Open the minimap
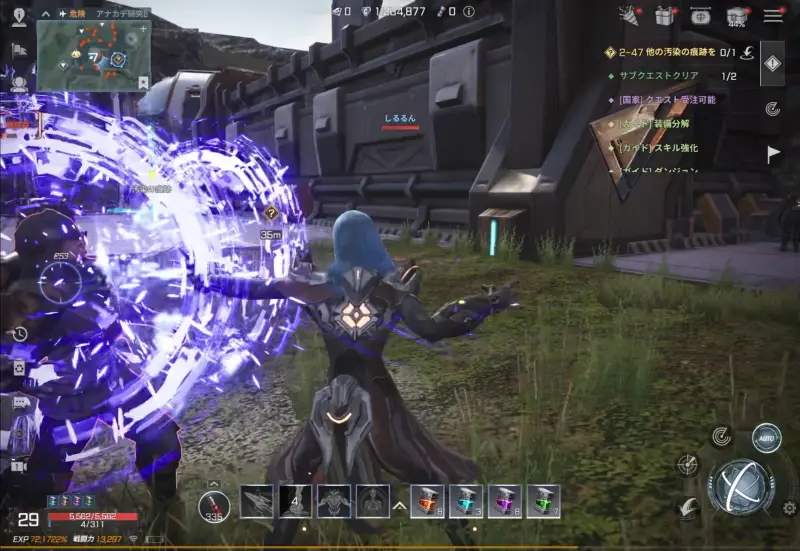The height and width of the screenshot is (551, 800). [x=92, y=56]
